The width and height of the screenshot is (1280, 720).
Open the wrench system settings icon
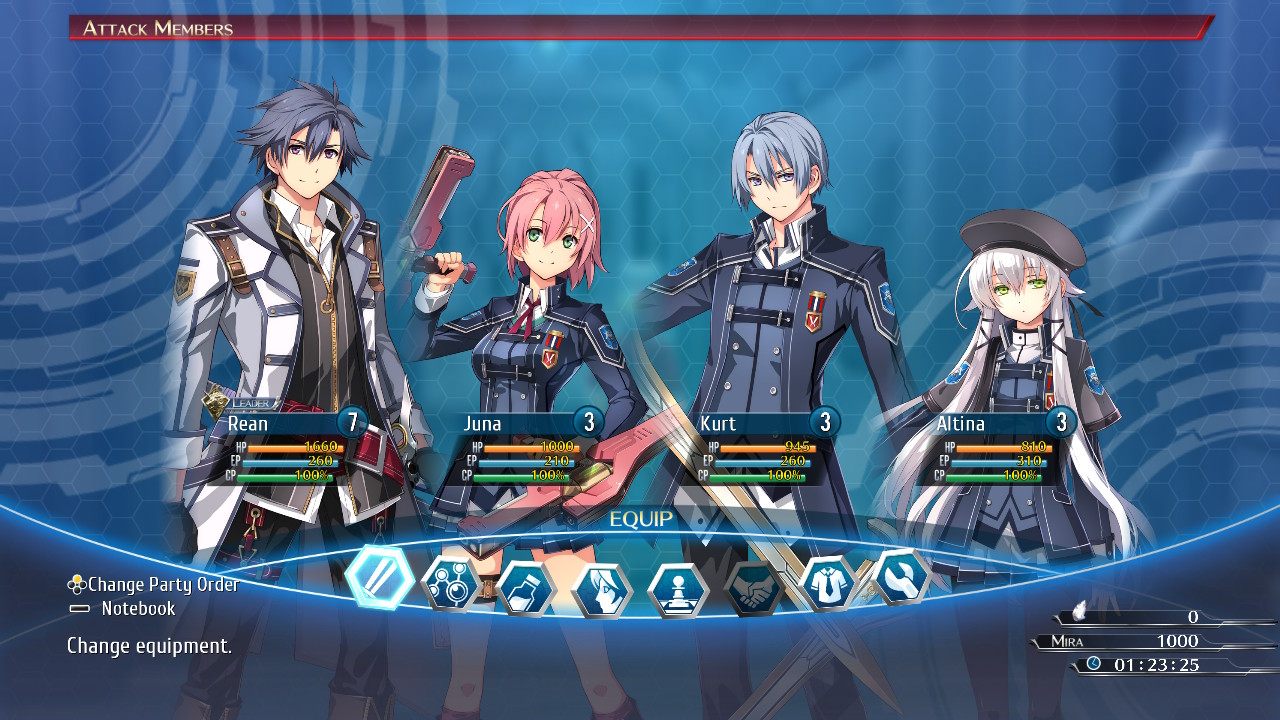901,577
